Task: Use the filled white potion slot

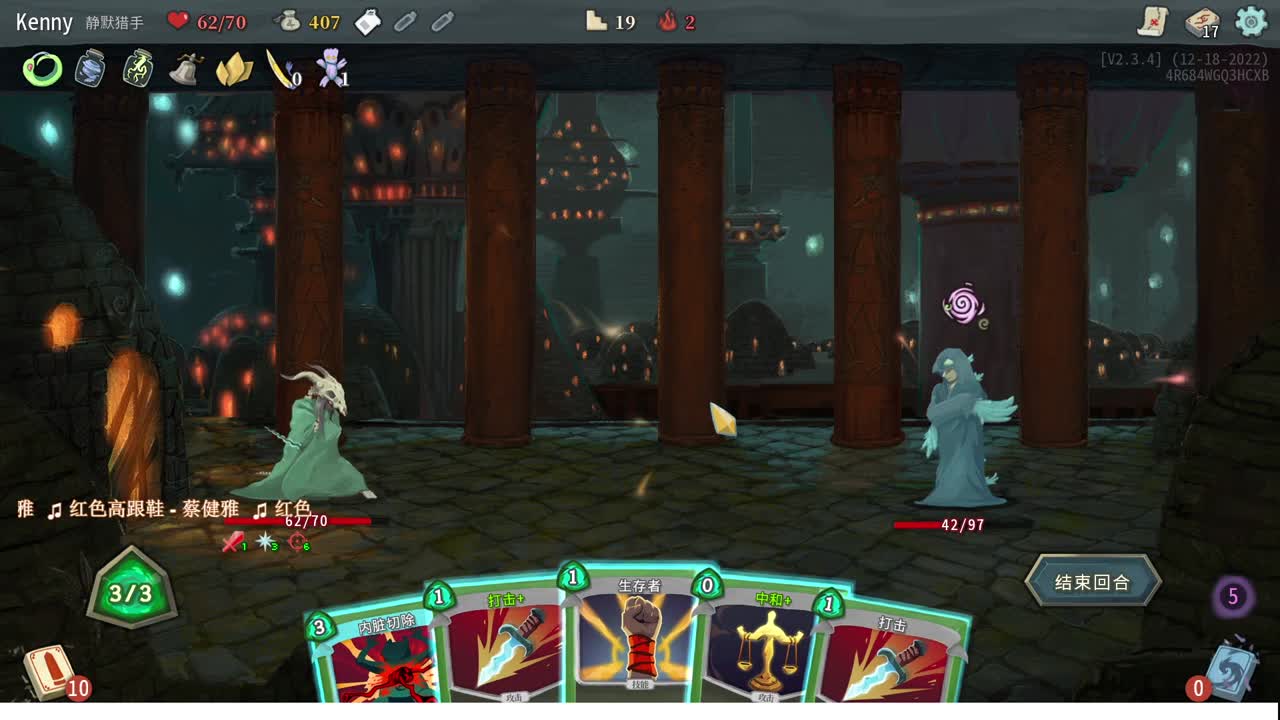Action: [x=368, y=22]
